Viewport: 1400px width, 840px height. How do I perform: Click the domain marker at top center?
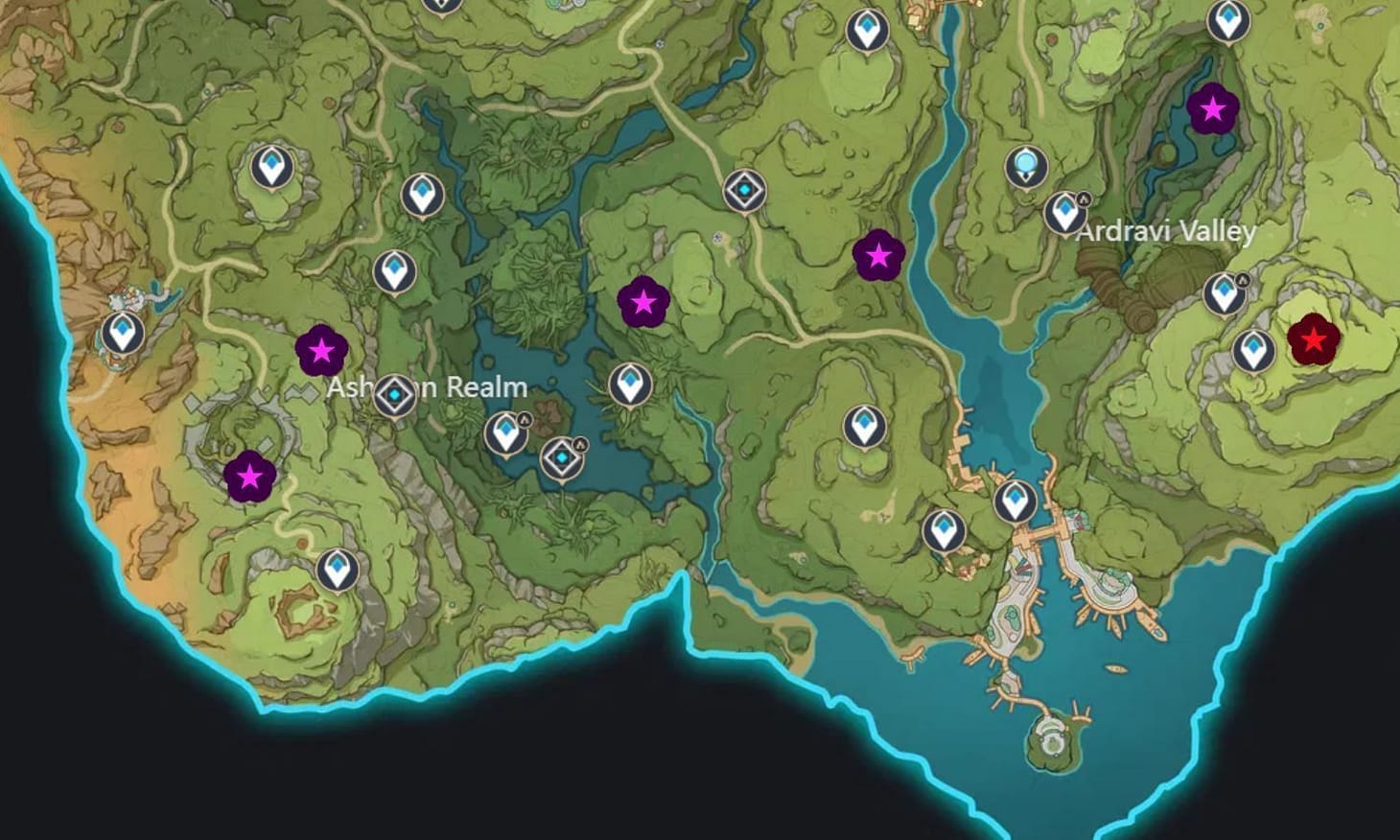(743, 191)
